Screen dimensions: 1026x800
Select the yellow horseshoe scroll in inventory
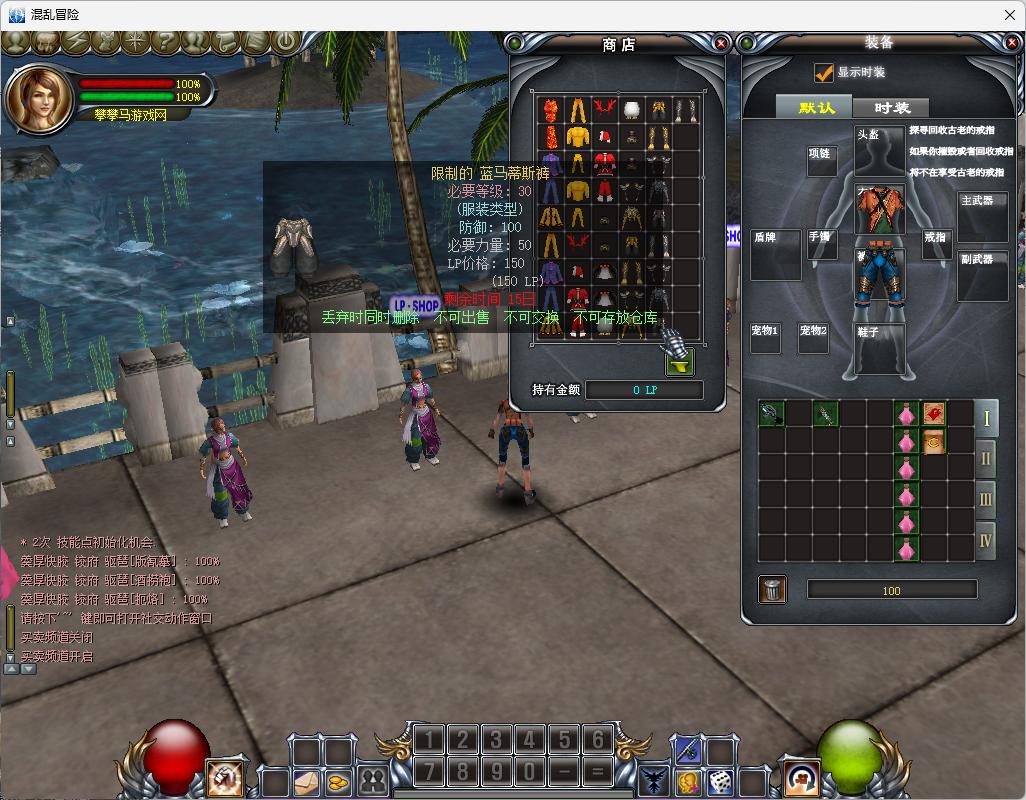(934, 440)
